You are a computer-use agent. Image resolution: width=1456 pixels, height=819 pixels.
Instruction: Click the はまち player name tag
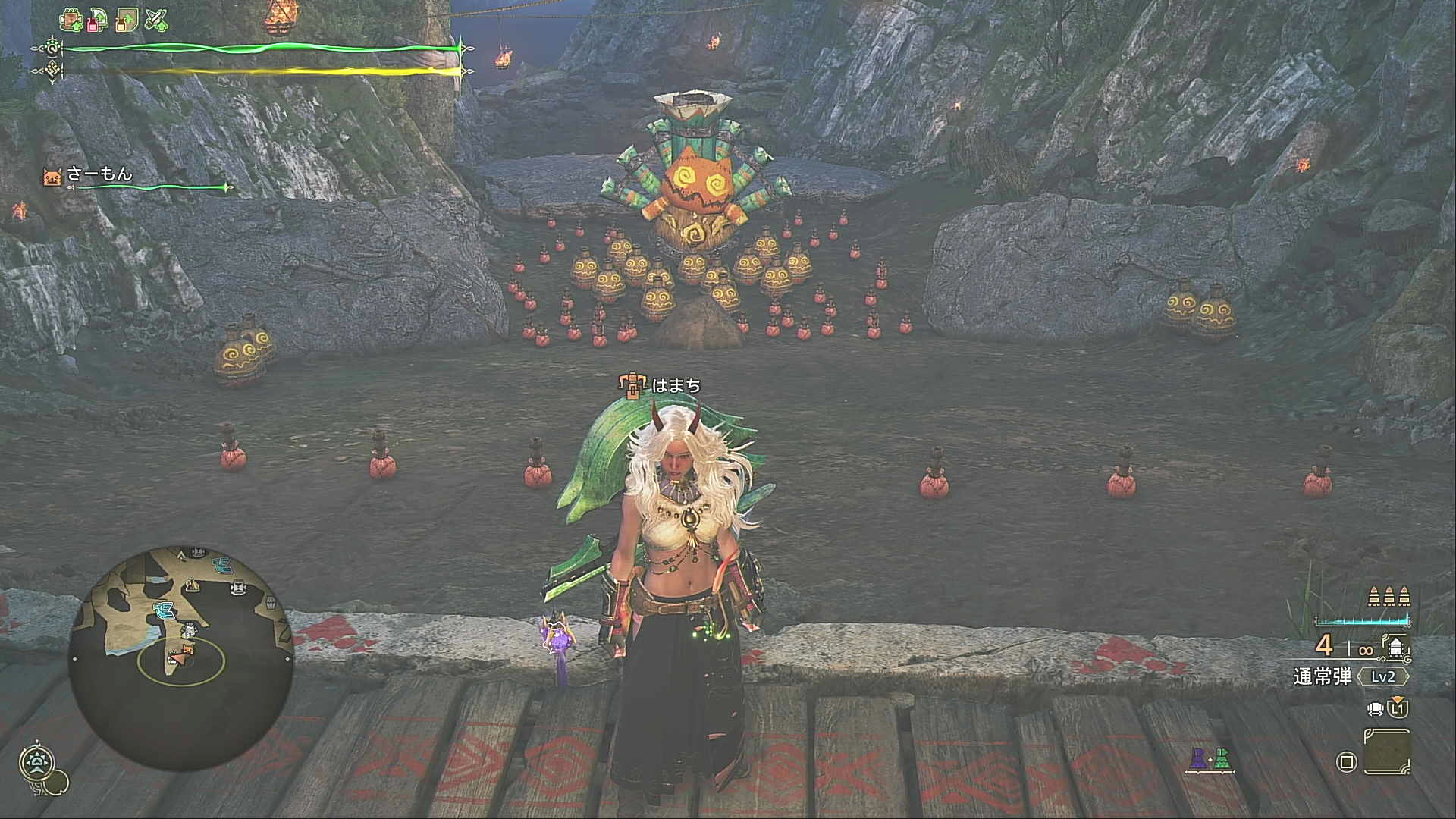tap(676, 386)
